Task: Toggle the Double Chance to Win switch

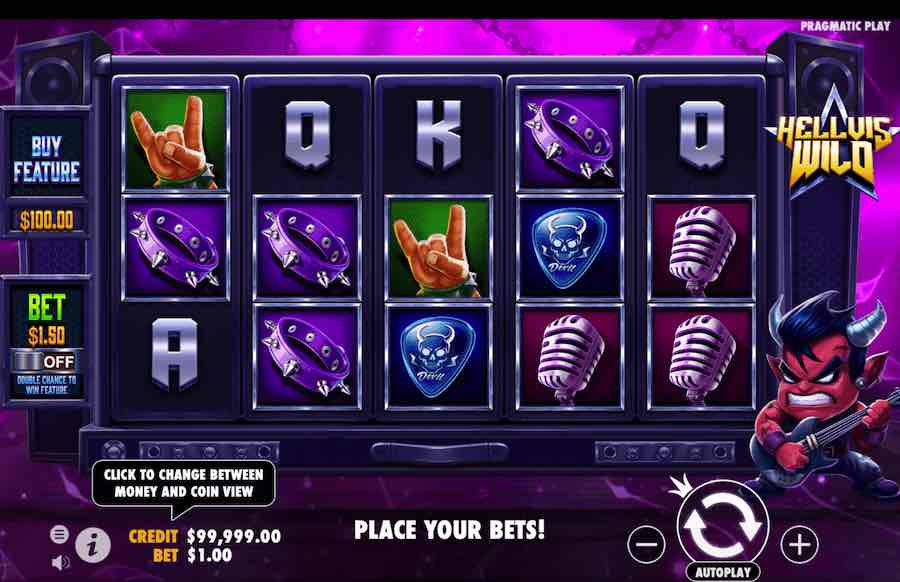Action: click(x=46, y=359)
